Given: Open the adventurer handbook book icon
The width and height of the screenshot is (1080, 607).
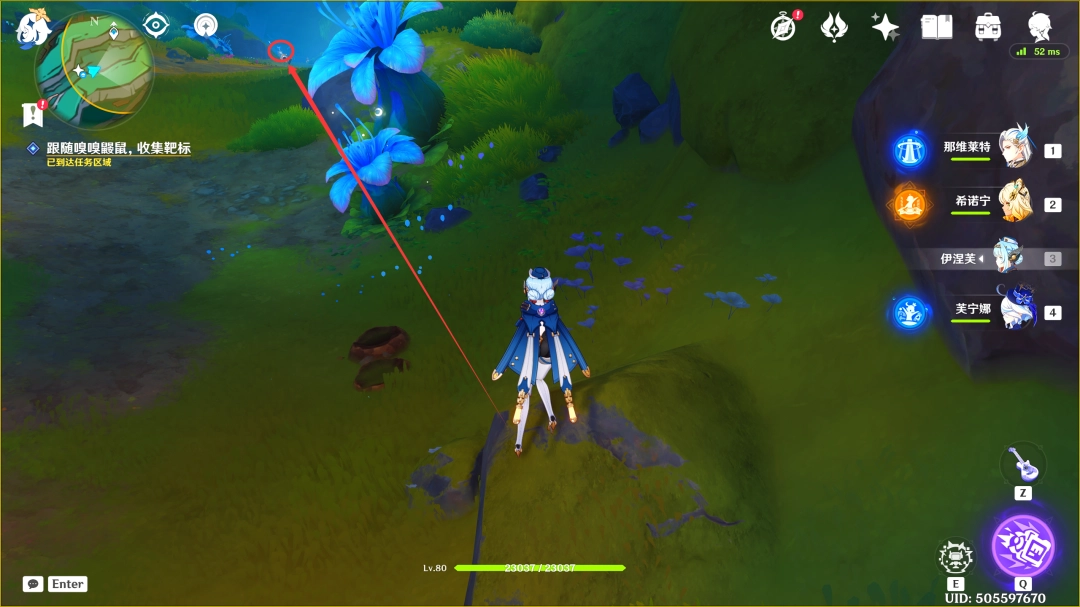Looking at the screenshot, I should pos(936,27).
